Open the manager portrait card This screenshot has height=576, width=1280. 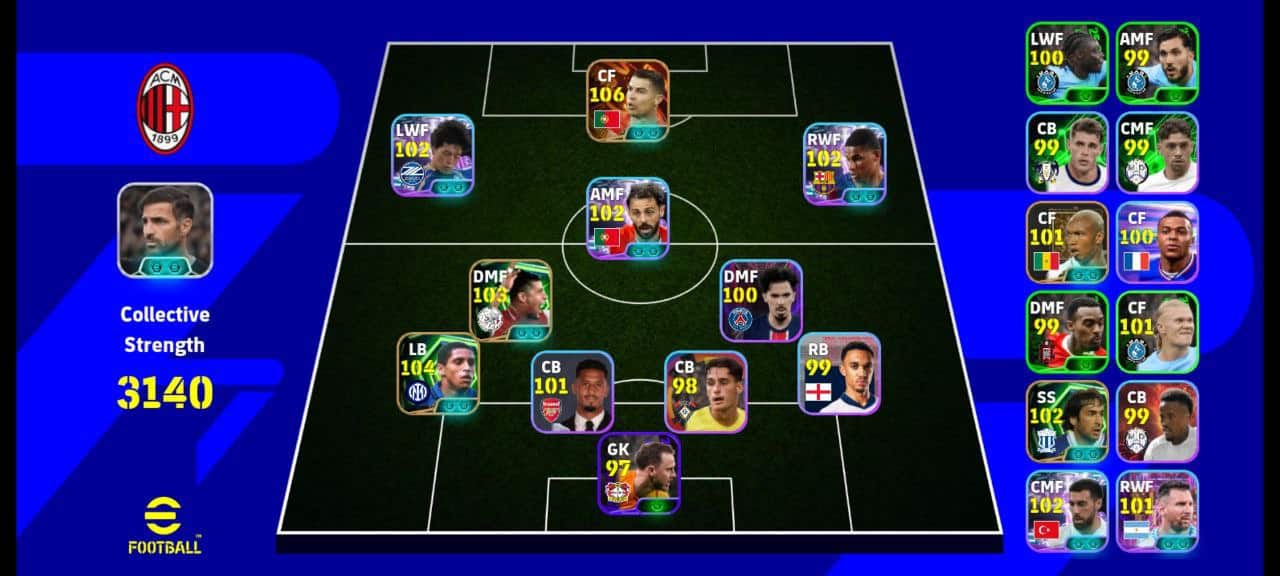[x=165, y=230]
